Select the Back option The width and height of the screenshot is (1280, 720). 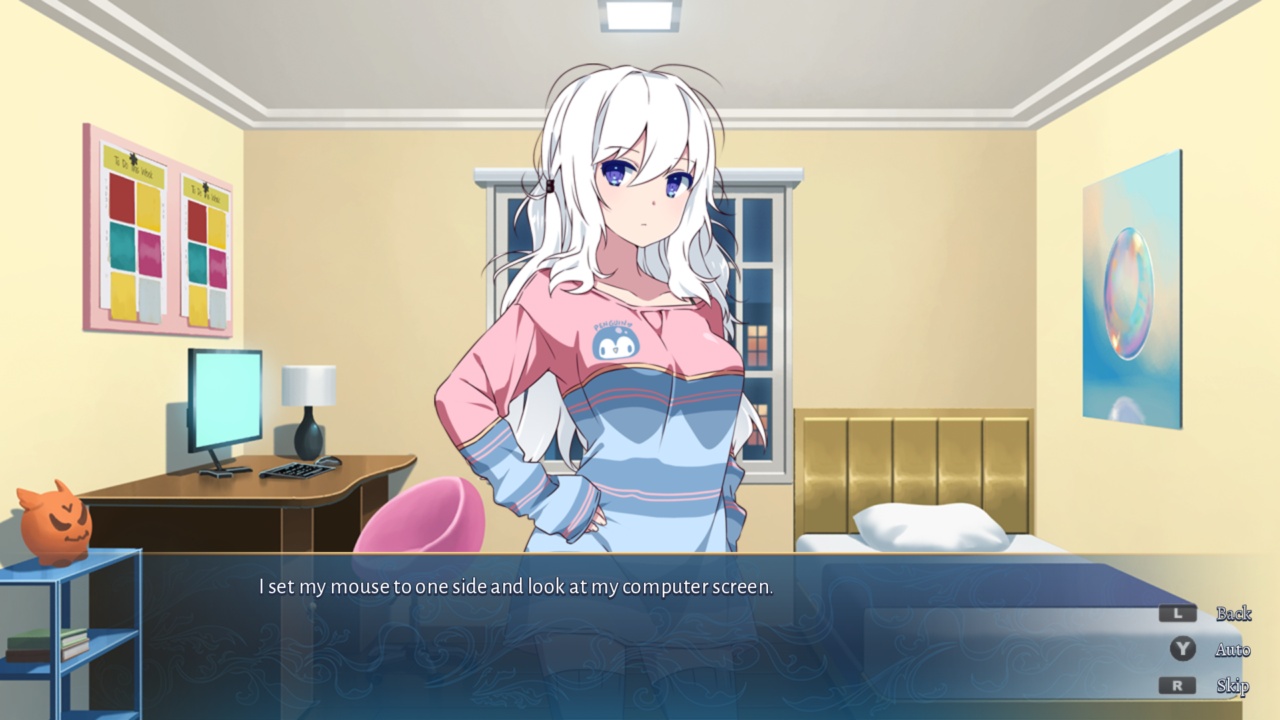click(1235, 614)
